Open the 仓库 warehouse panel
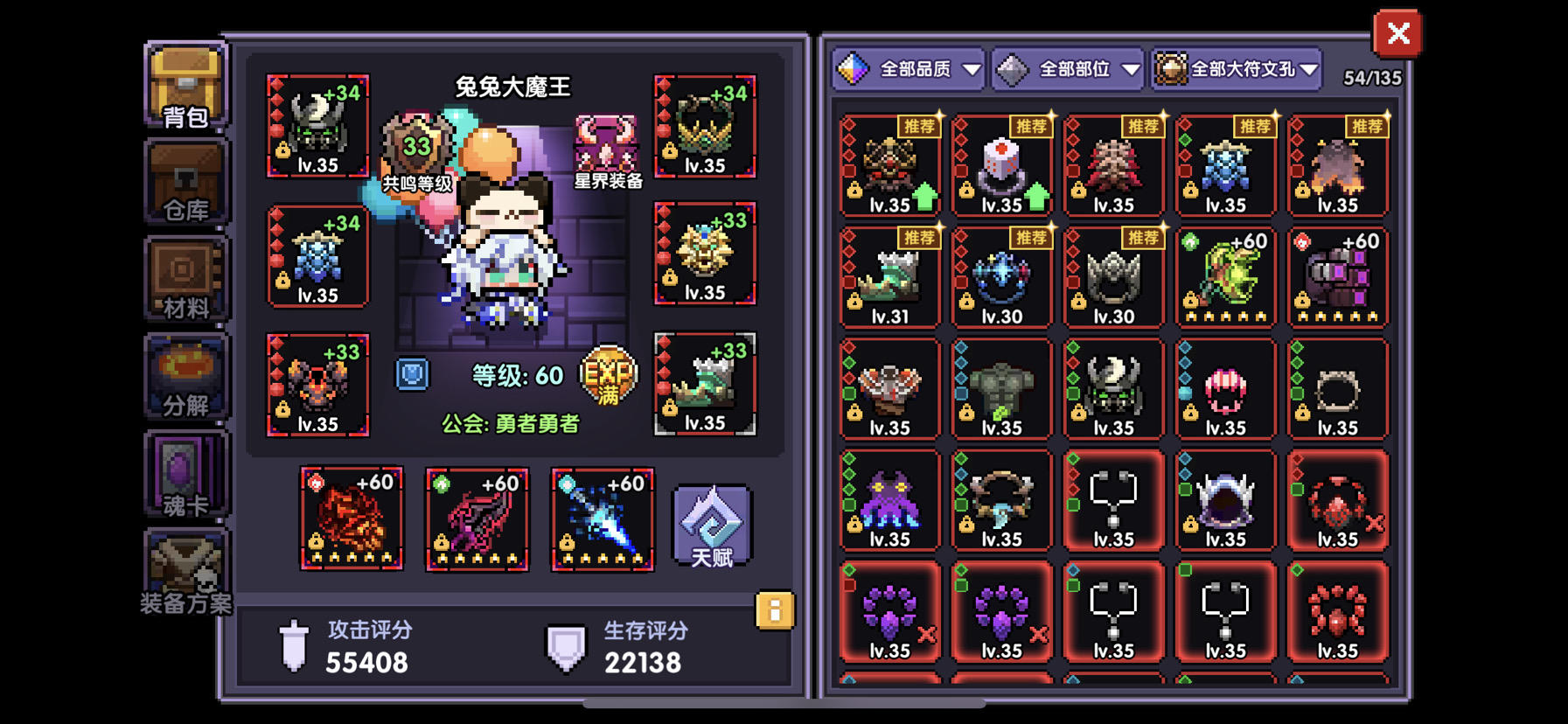Image resolution: width=1568 pixels, height=724 pixels. pos(185,184)
